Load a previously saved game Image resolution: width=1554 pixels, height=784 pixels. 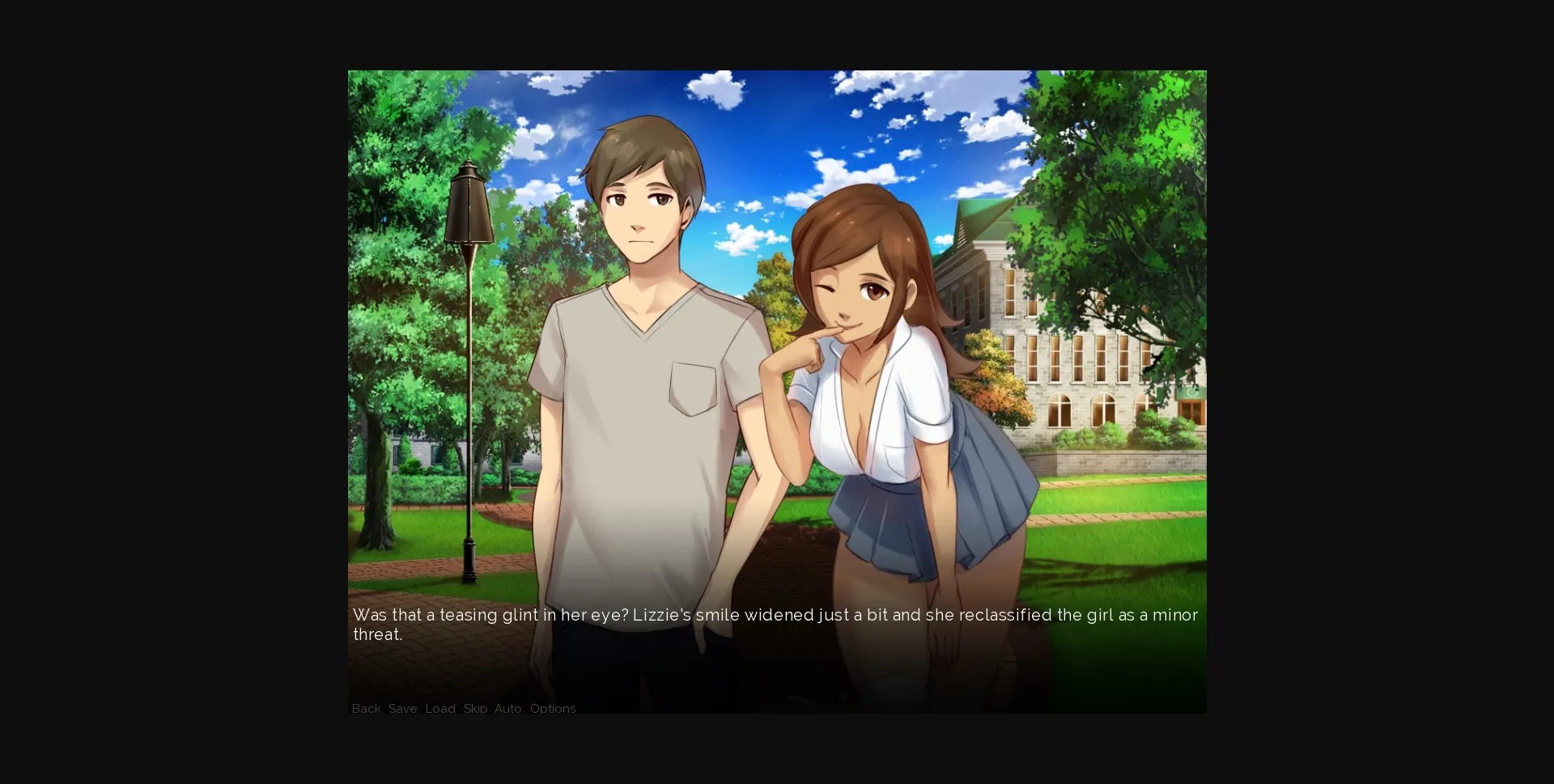pos(439,709)
